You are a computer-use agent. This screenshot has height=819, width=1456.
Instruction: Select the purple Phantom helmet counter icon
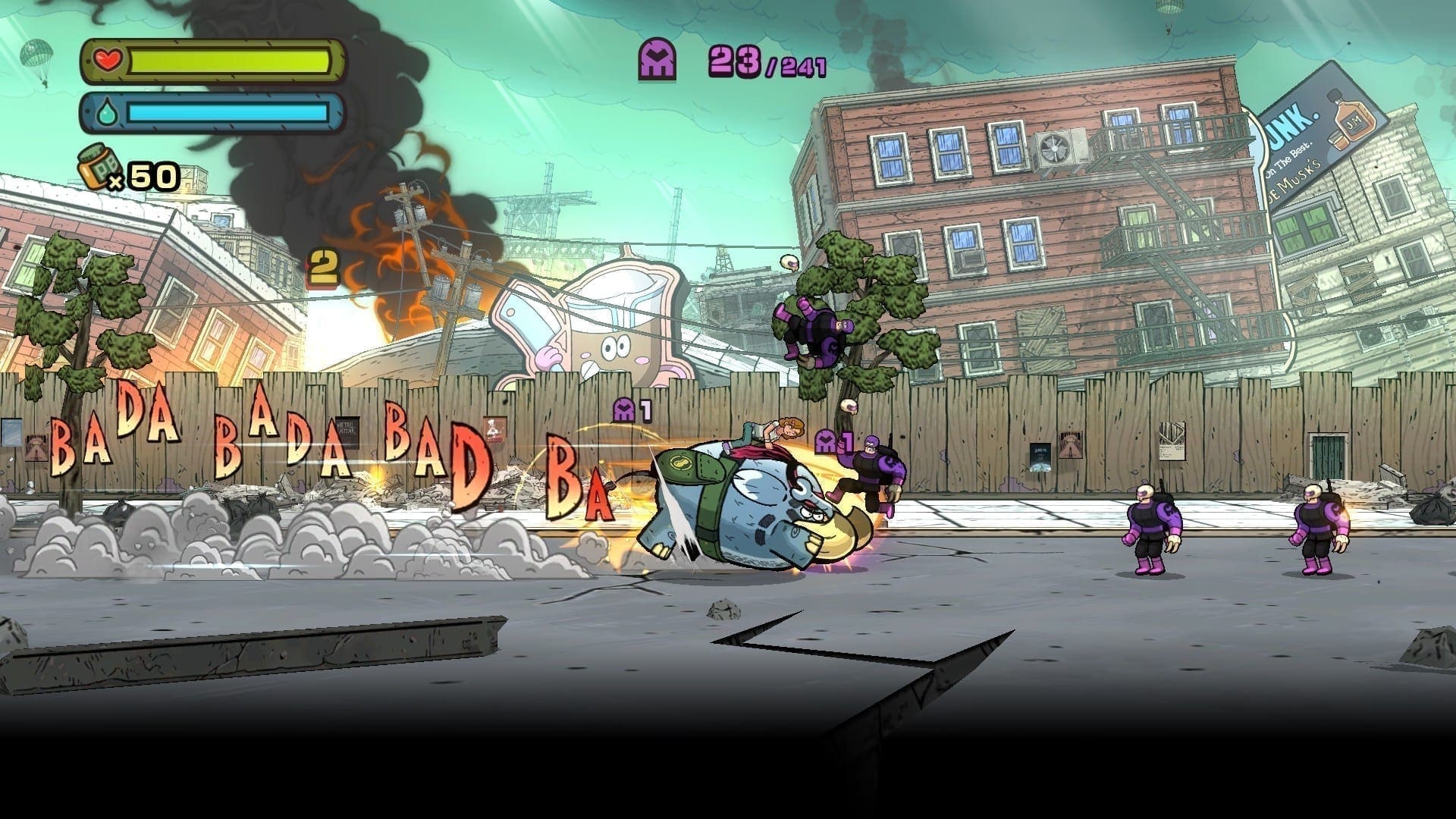click(x=659, y=60)
